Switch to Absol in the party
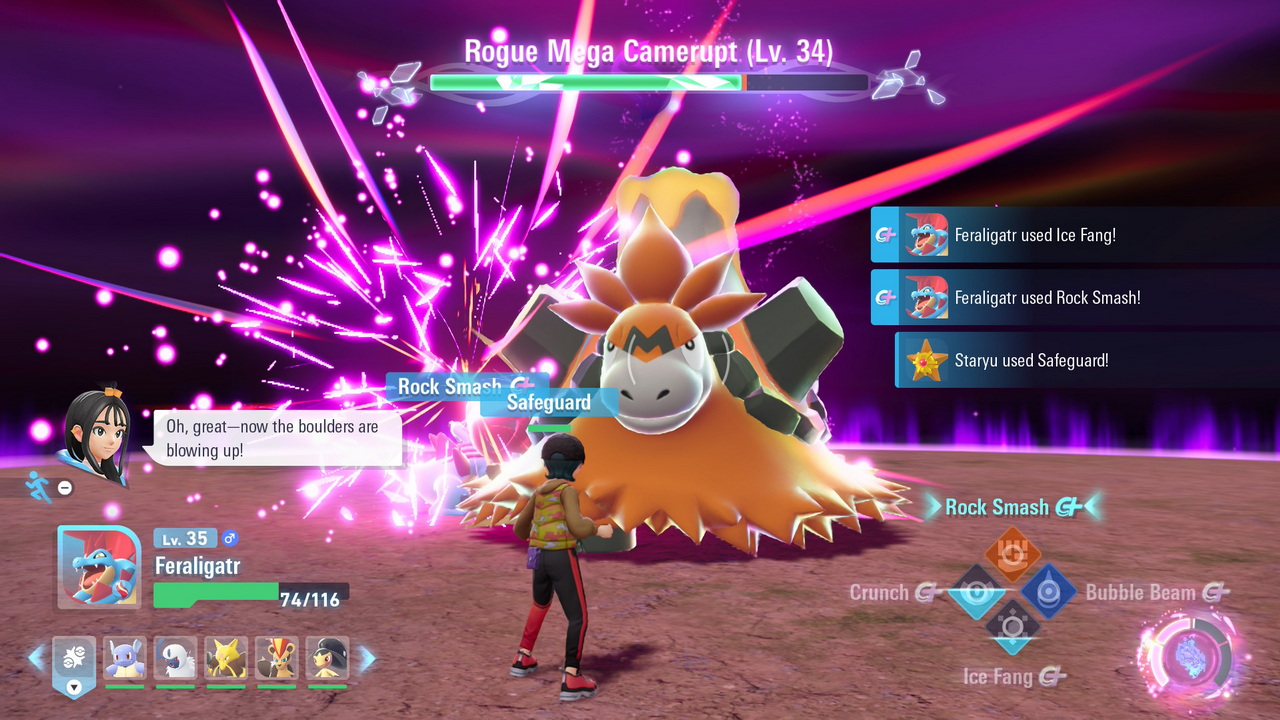 tap(175, 658)
